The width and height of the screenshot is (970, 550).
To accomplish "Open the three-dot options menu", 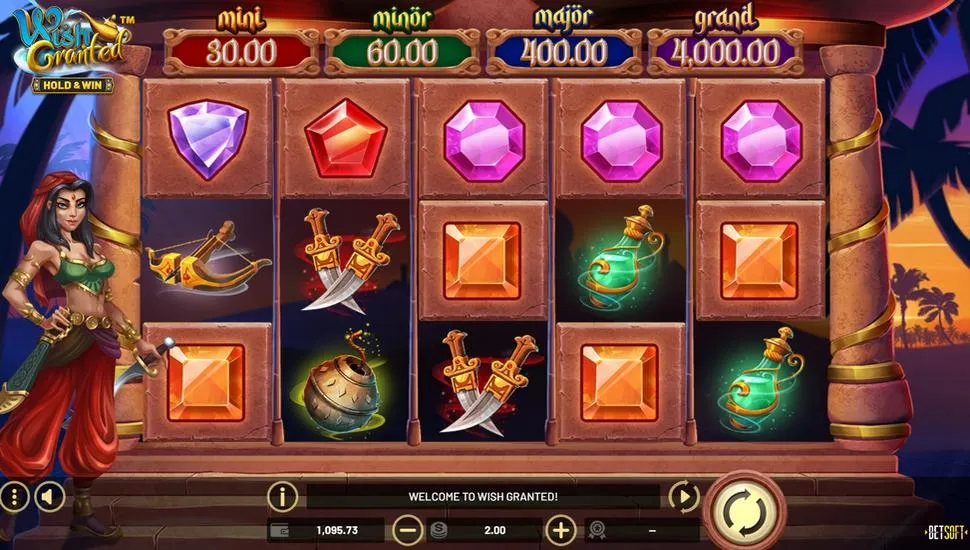I will 14,496.
